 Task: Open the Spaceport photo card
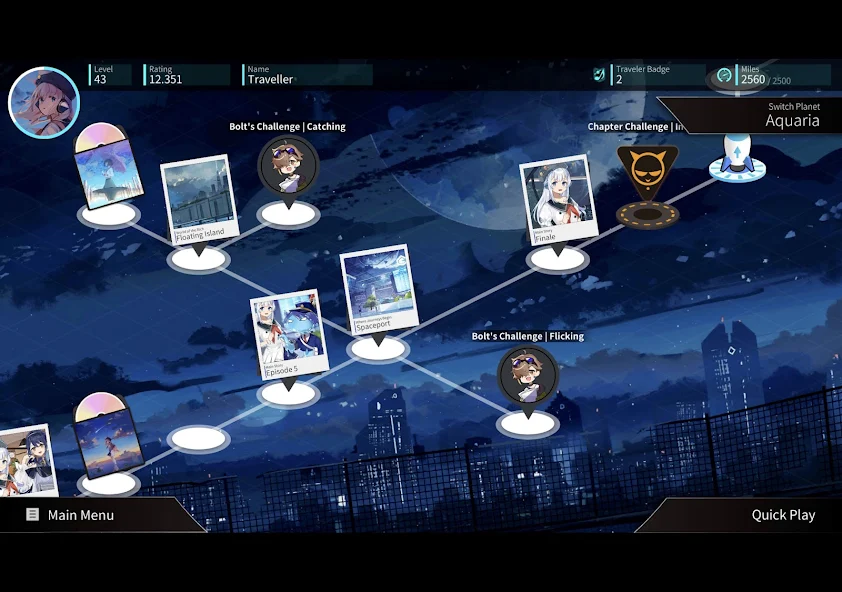[377, 291]
